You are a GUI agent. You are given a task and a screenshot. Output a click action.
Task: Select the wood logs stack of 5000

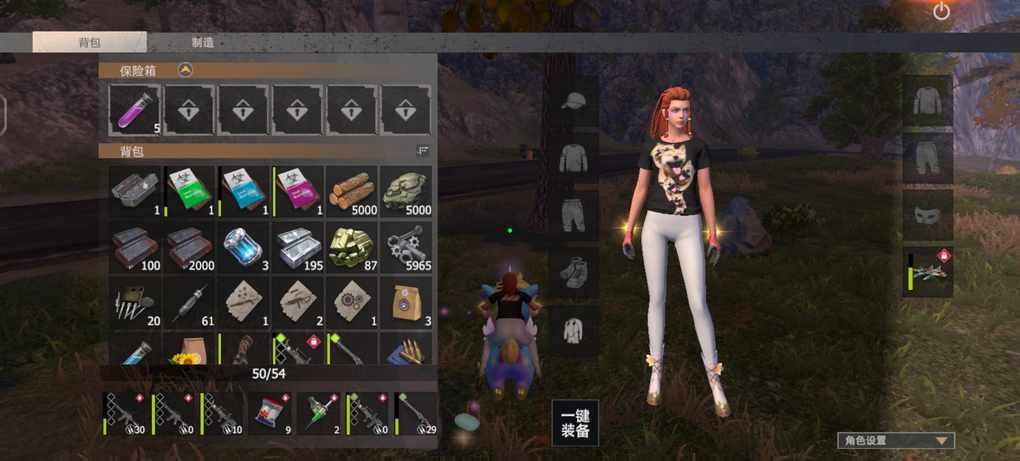[352, 191]
